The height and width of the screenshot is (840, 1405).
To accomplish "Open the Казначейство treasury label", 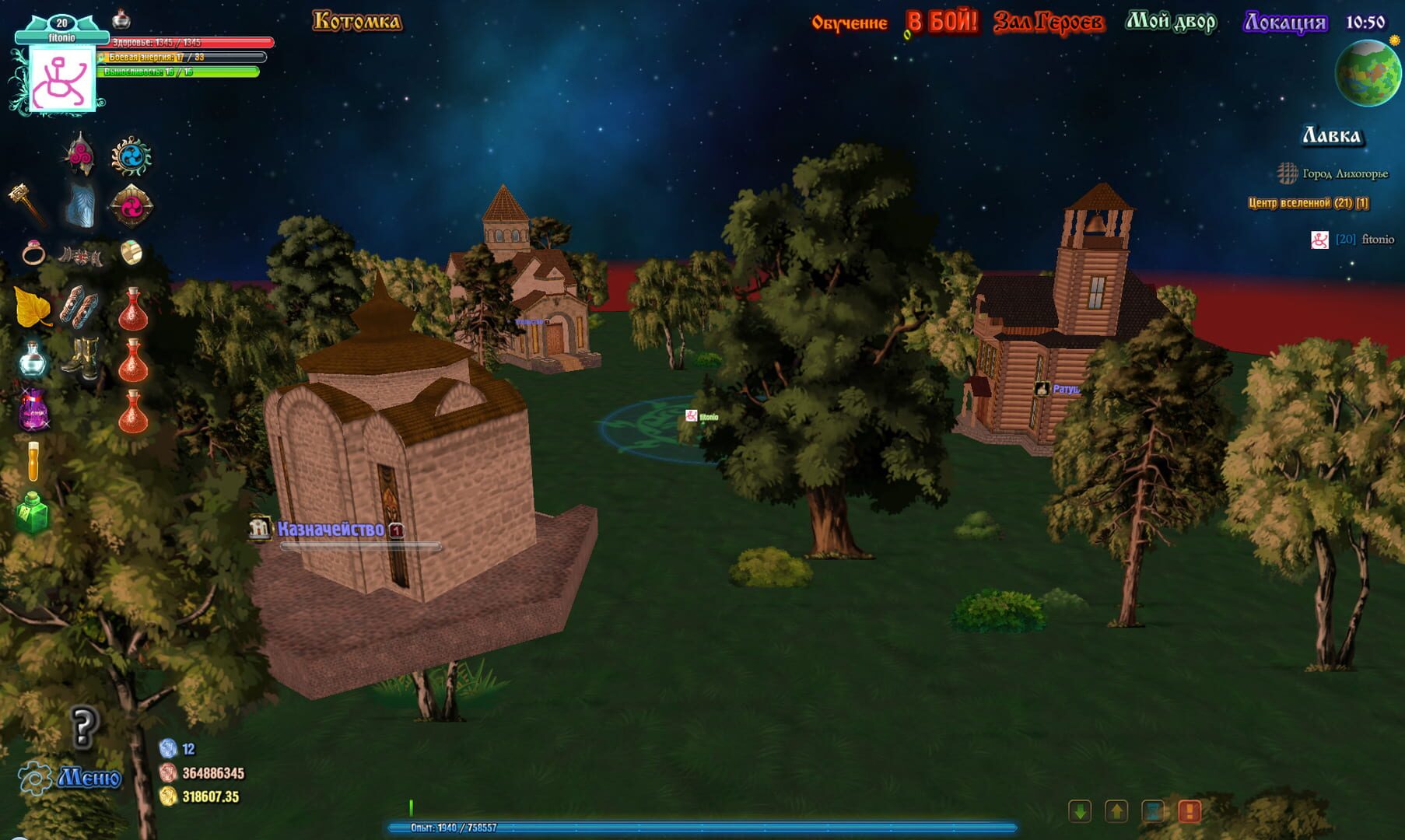I will pyautogui.click(x=331, y=530).
